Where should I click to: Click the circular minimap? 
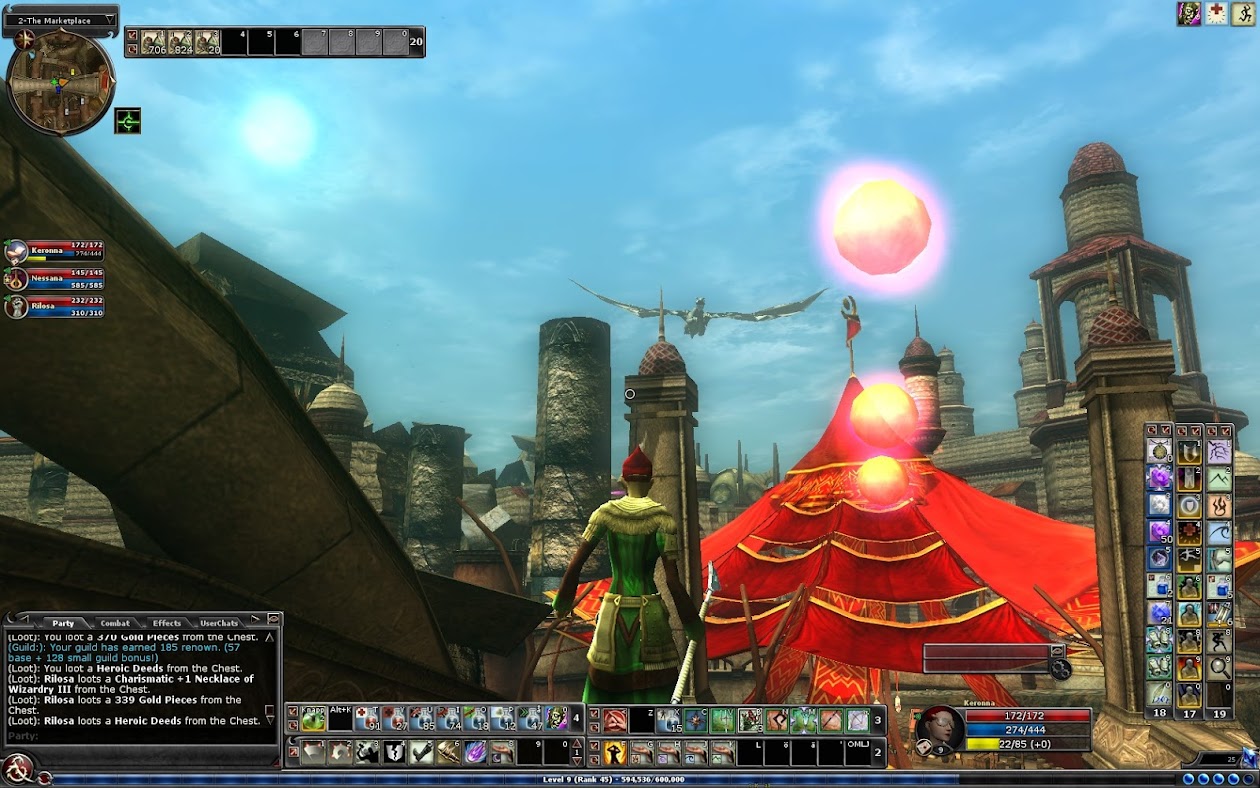tap(60, 82)
